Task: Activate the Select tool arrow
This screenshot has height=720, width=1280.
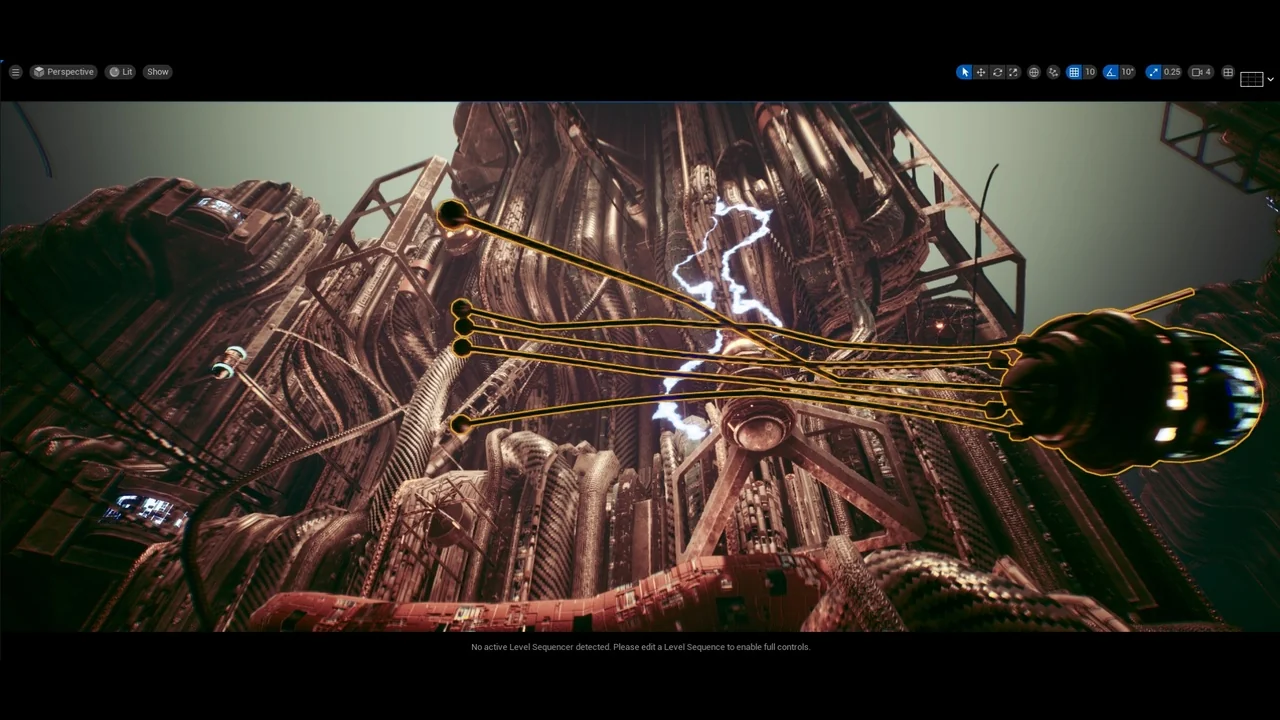Action: [x=964, y=71]
